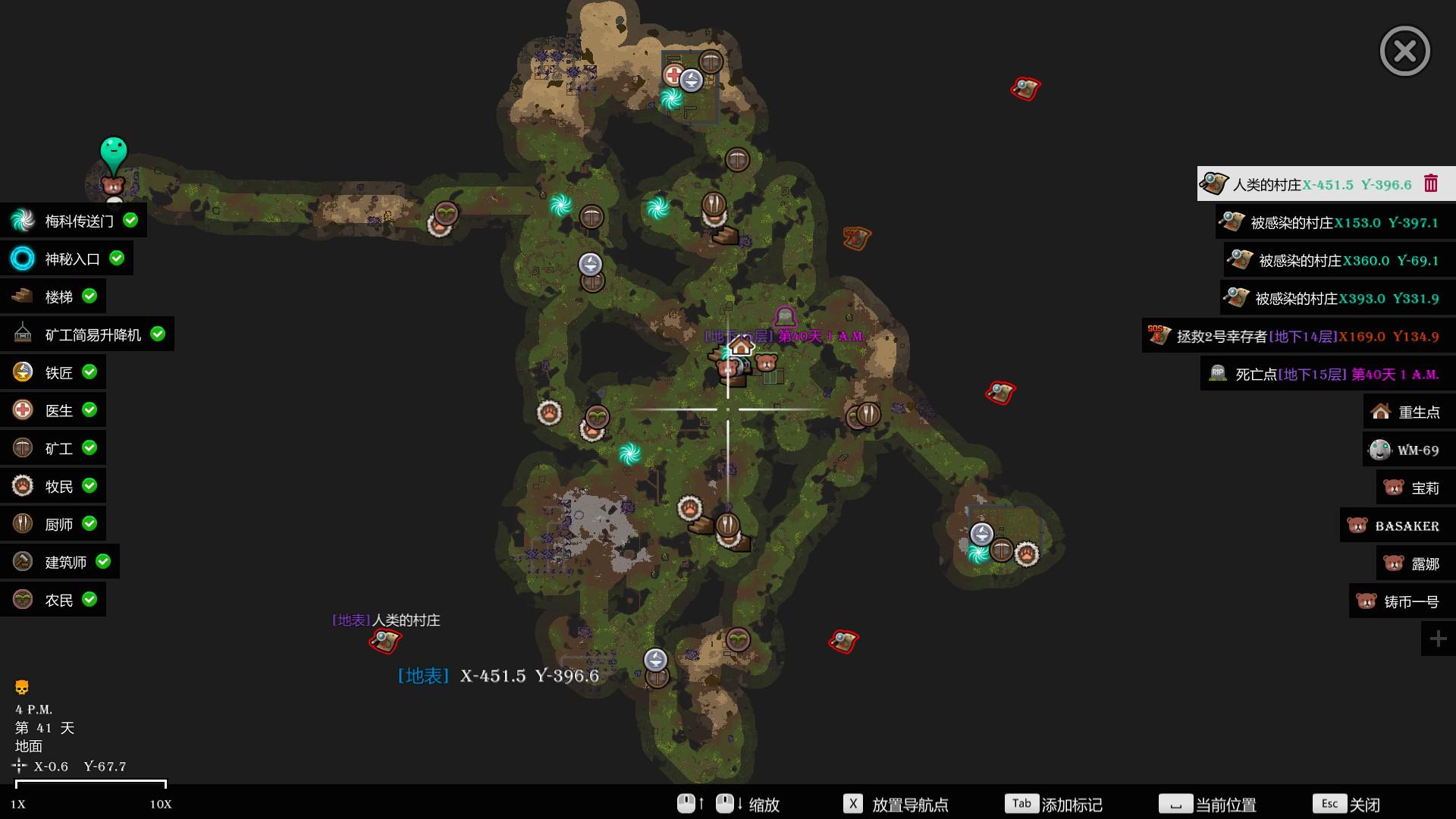
Task: Select 被感染的村庄 X153.0 Y-397.1 entry
Action: click(1335, 222)
